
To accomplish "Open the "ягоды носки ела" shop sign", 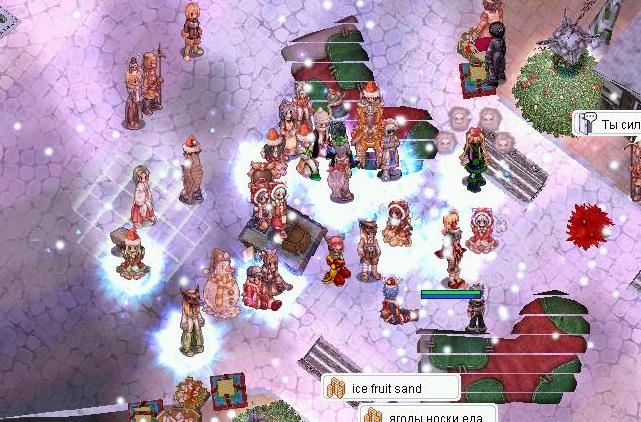I will [428, 414].
